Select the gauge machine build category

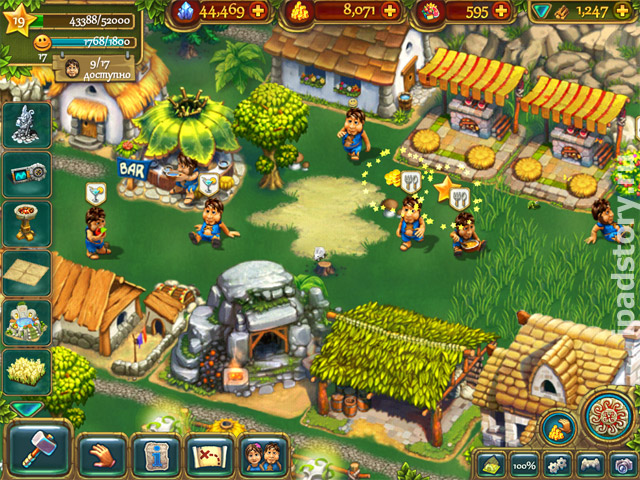point(27,173)
